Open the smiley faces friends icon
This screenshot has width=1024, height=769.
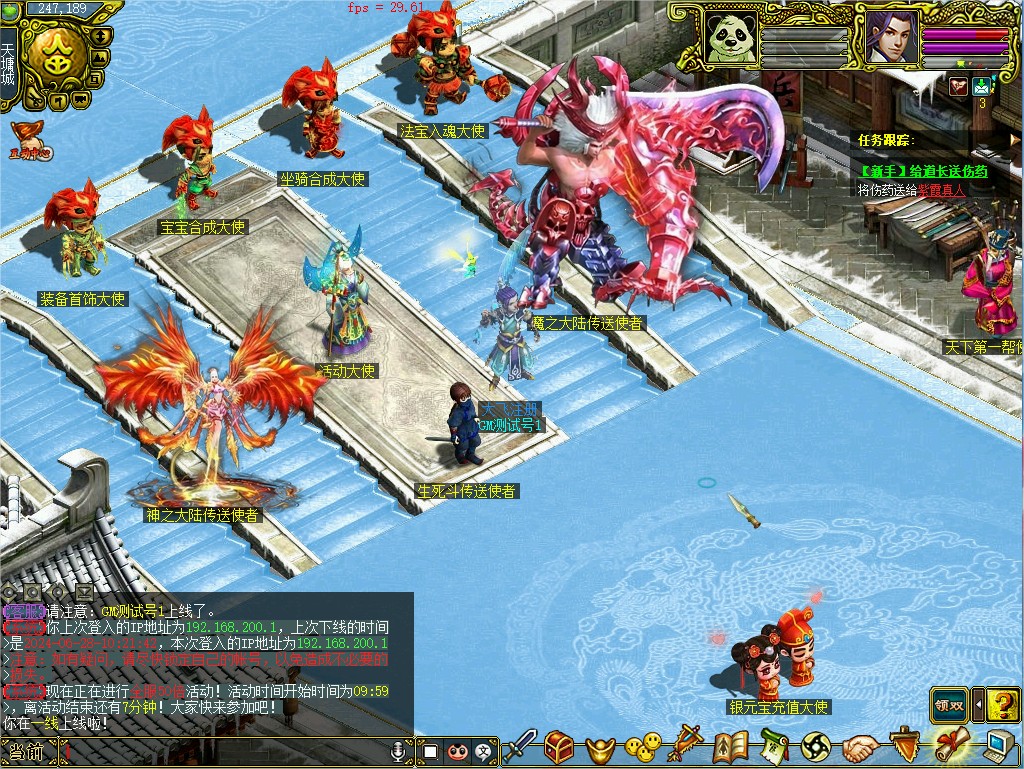(x=643, y=746)
